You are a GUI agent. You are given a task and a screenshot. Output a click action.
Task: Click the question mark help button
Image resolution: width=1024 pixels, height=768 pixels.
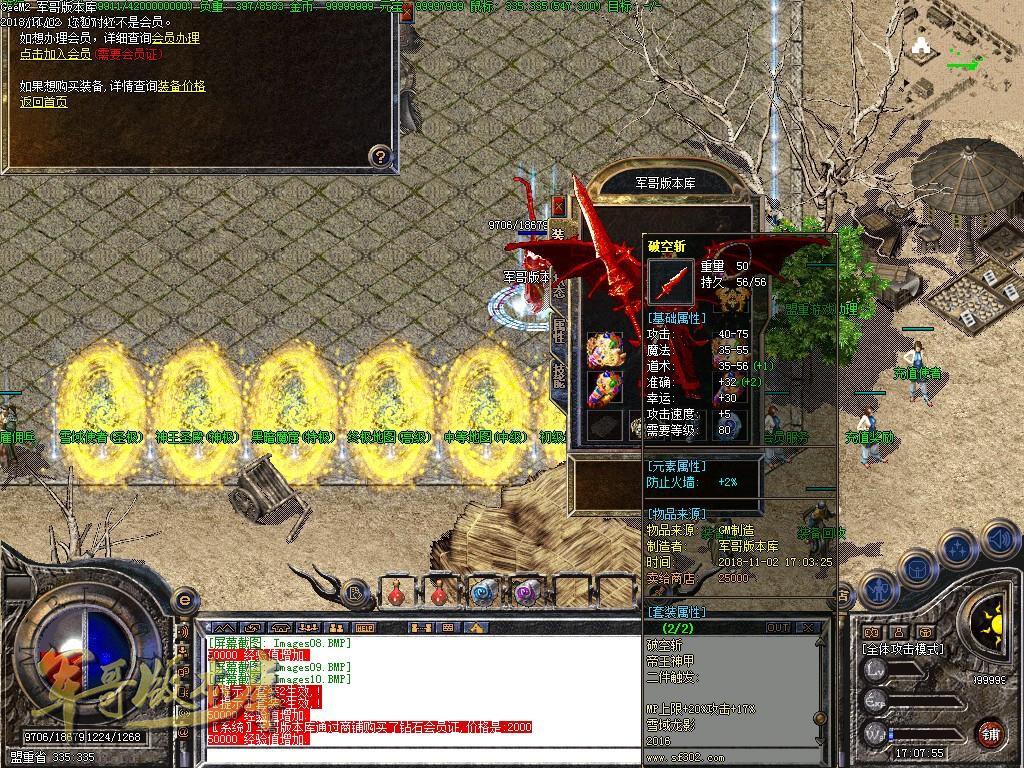pyautogui.click(x=379, y=155)
